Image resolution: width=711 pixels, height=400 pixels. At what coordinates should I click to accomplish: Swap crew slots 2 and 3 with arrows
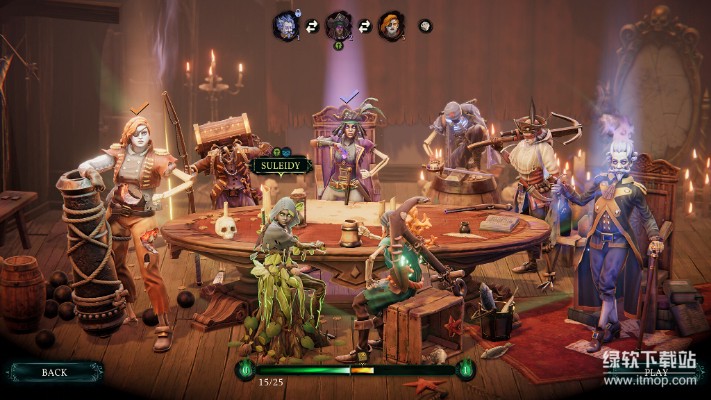365,26
